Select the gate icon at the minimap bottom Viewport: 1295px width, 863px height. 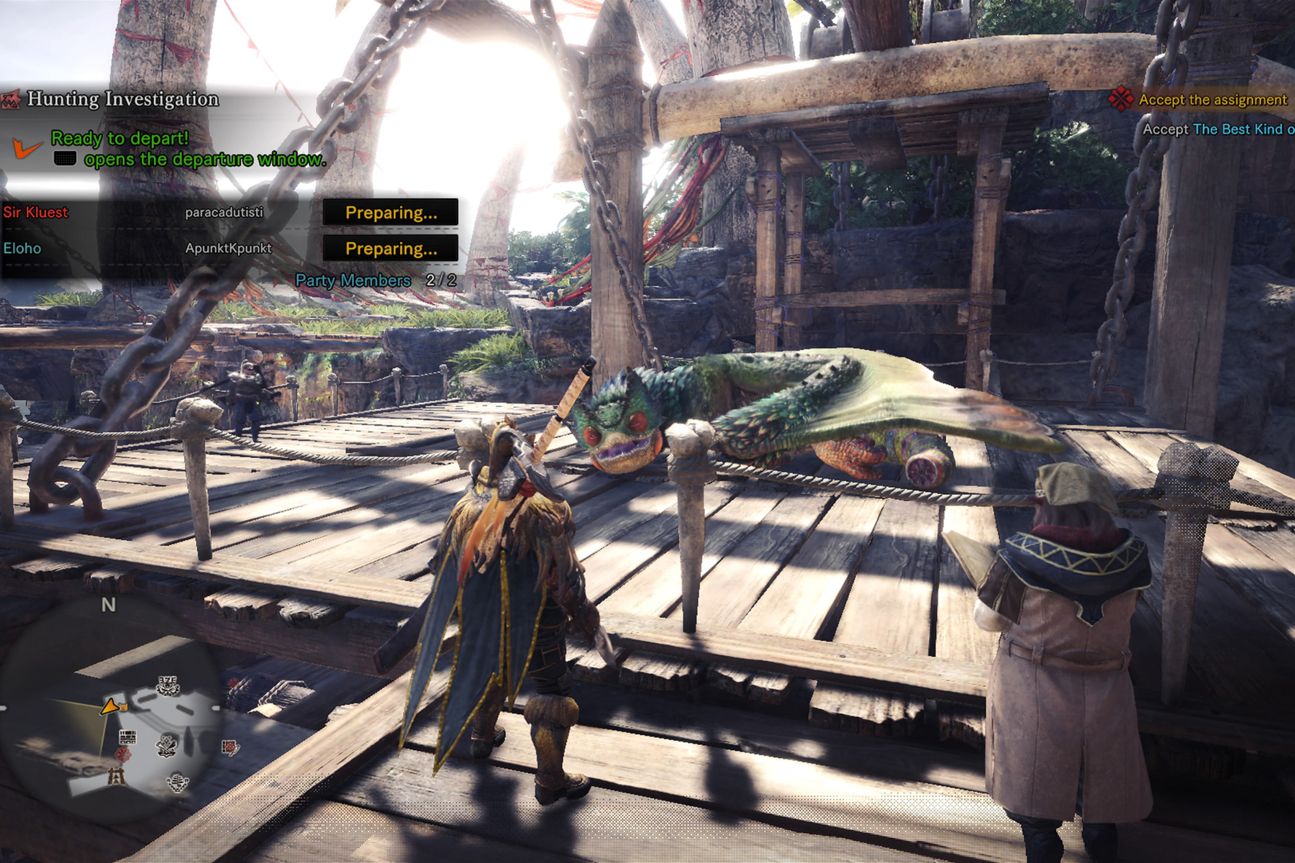116,777
